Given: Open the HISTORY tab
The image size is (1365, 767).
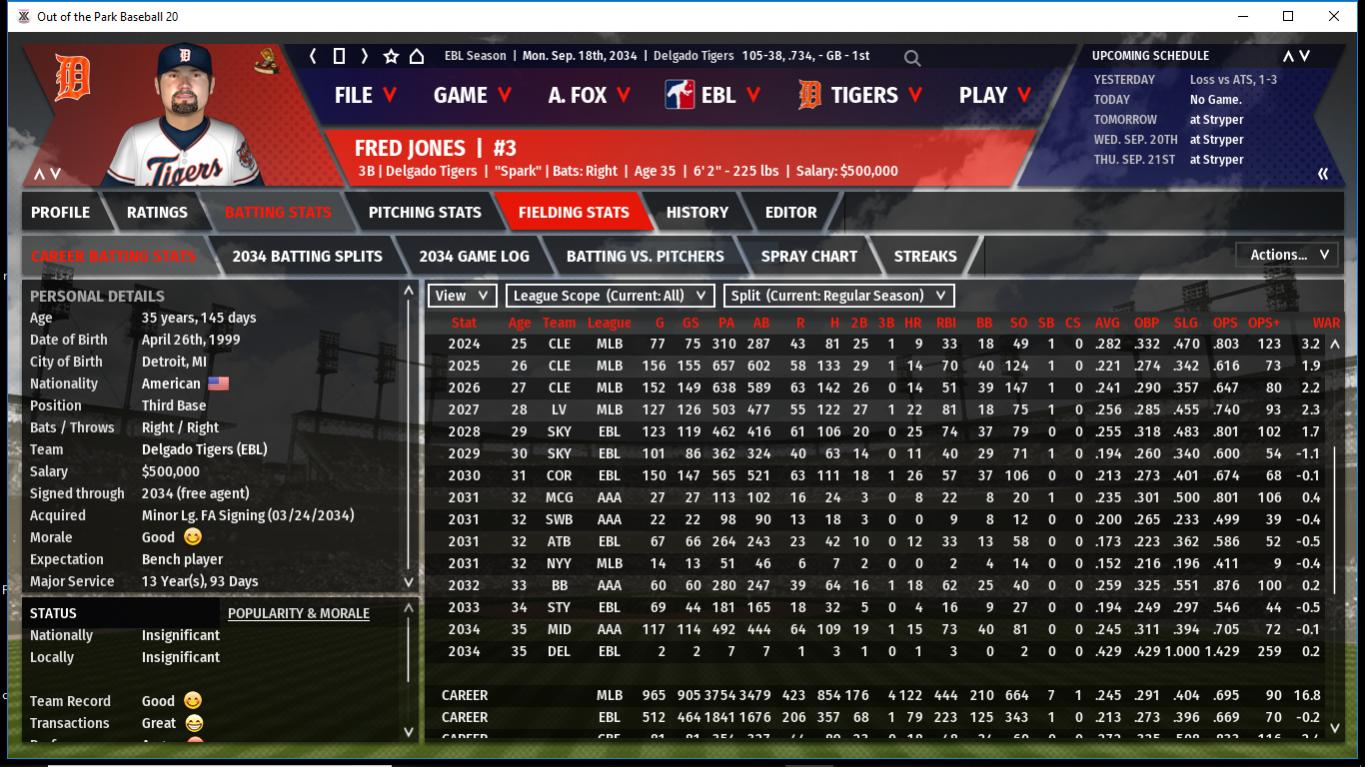Looking at the screenshot, I should tap(697, 212).
